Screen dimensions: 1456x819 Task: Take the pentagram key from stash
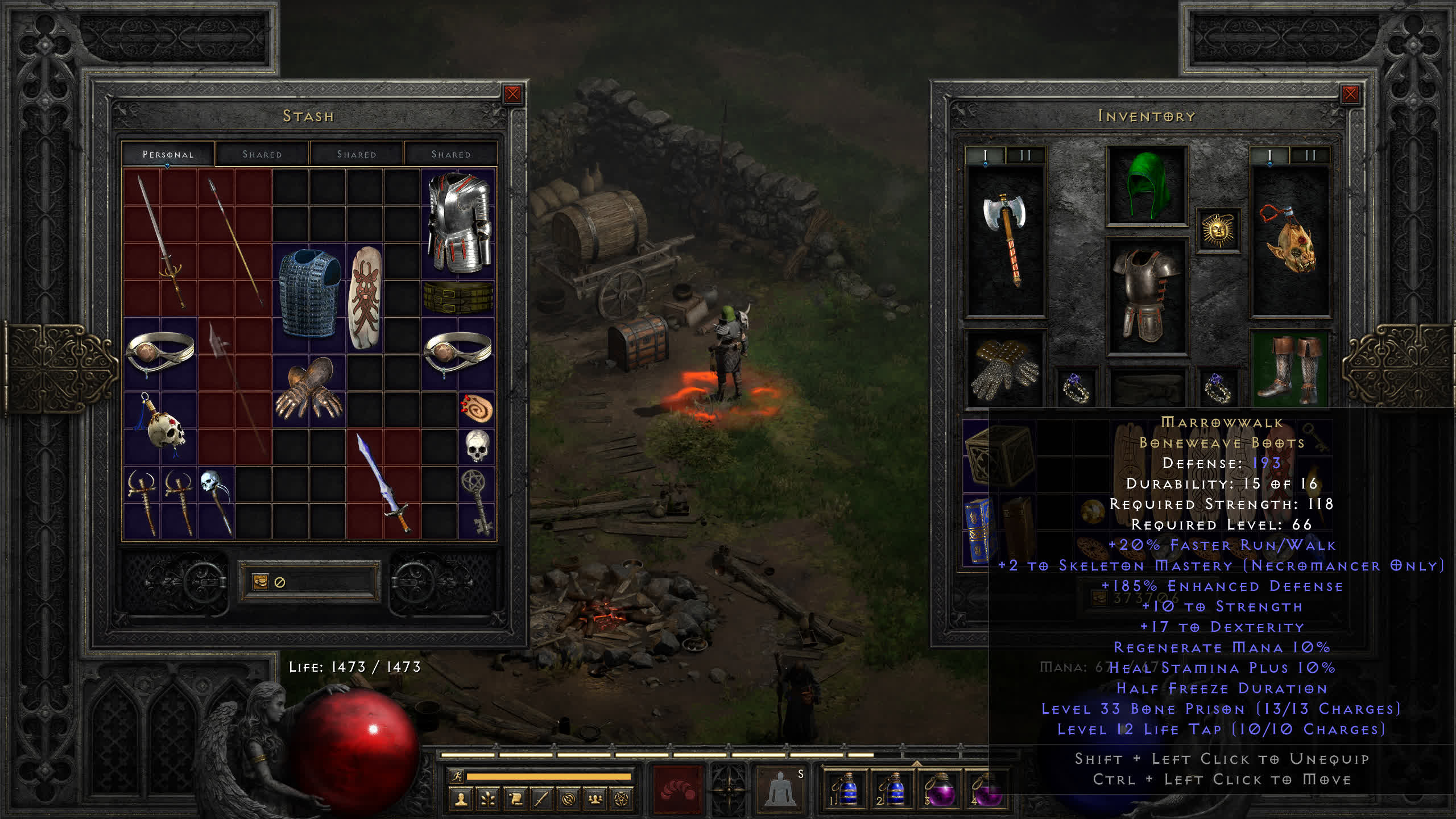tap(477, 501)
